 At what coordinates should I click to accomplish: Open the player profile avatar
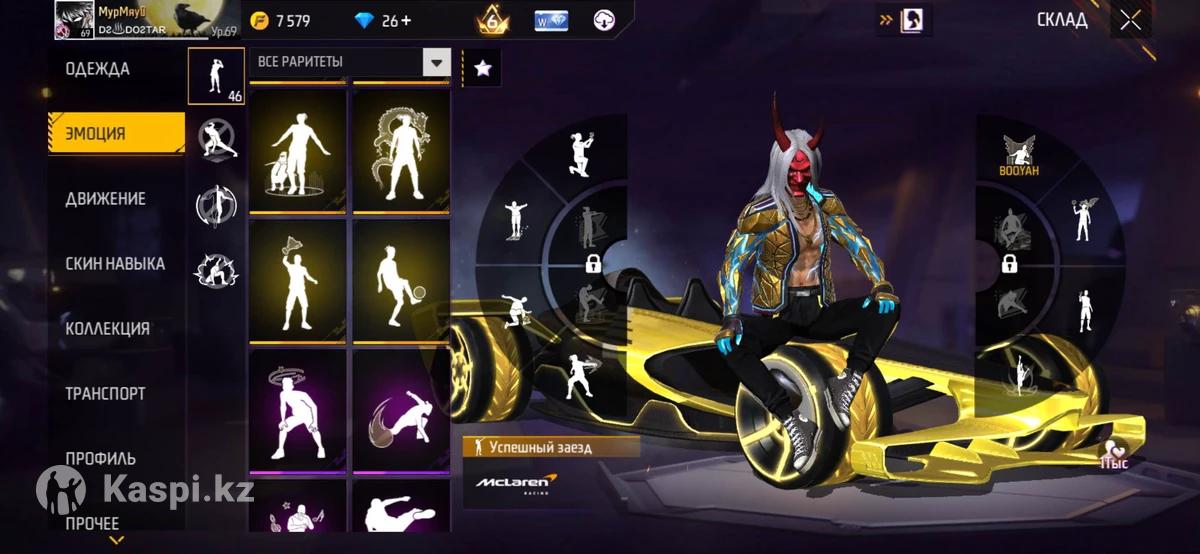pos(75,19)
